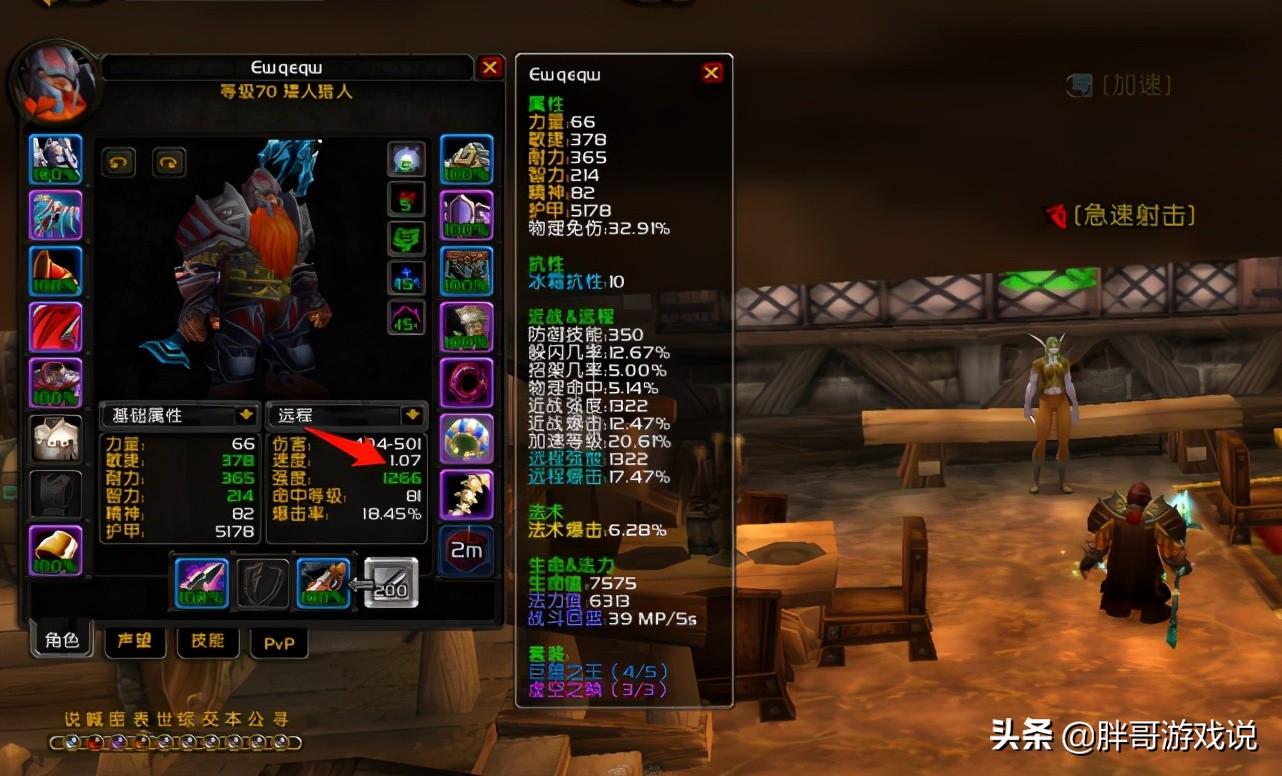
Task: Switch to the 声望 reputation tab
Action: [134, 643]
